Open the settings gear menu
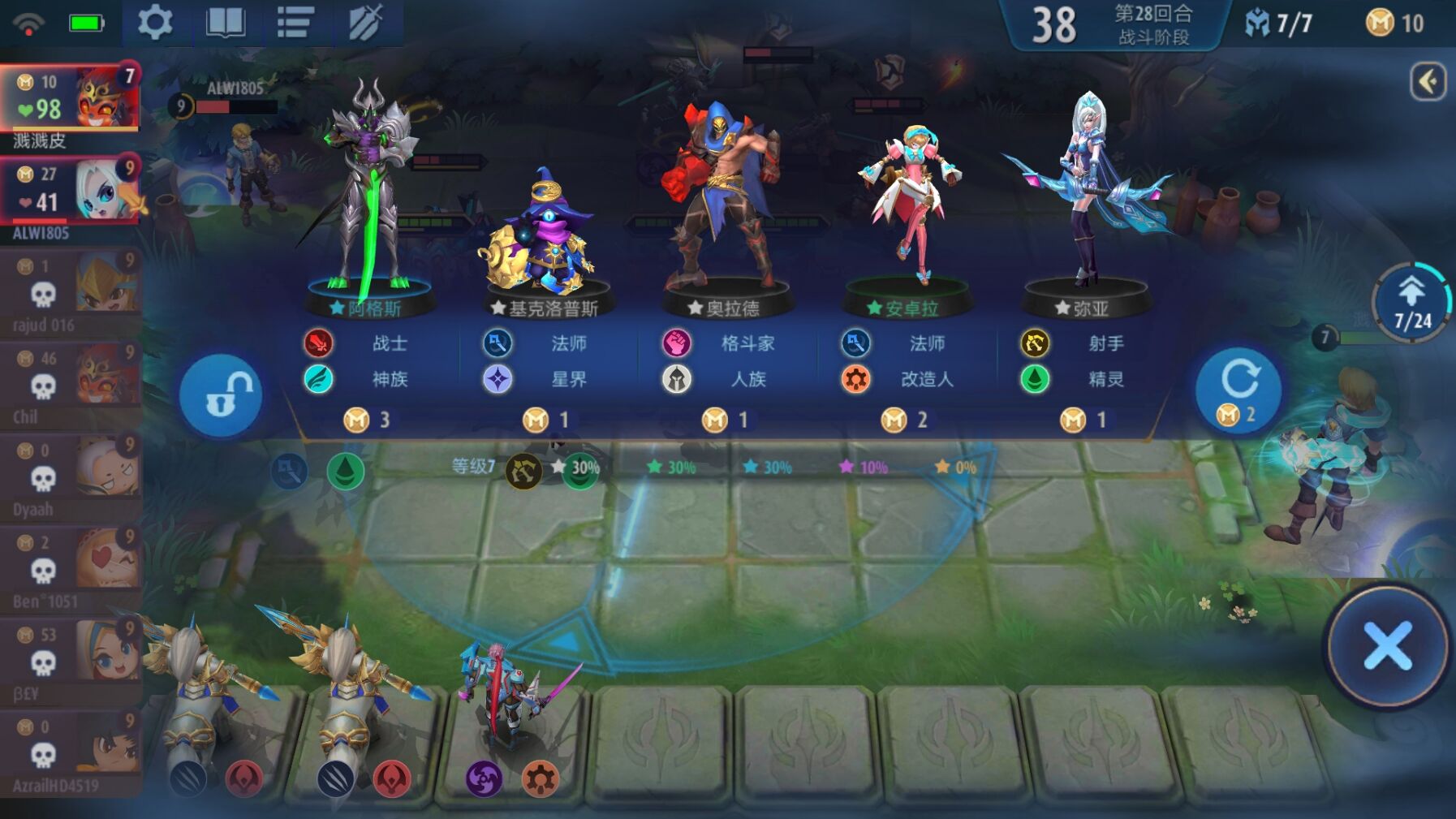 point(154,23)
